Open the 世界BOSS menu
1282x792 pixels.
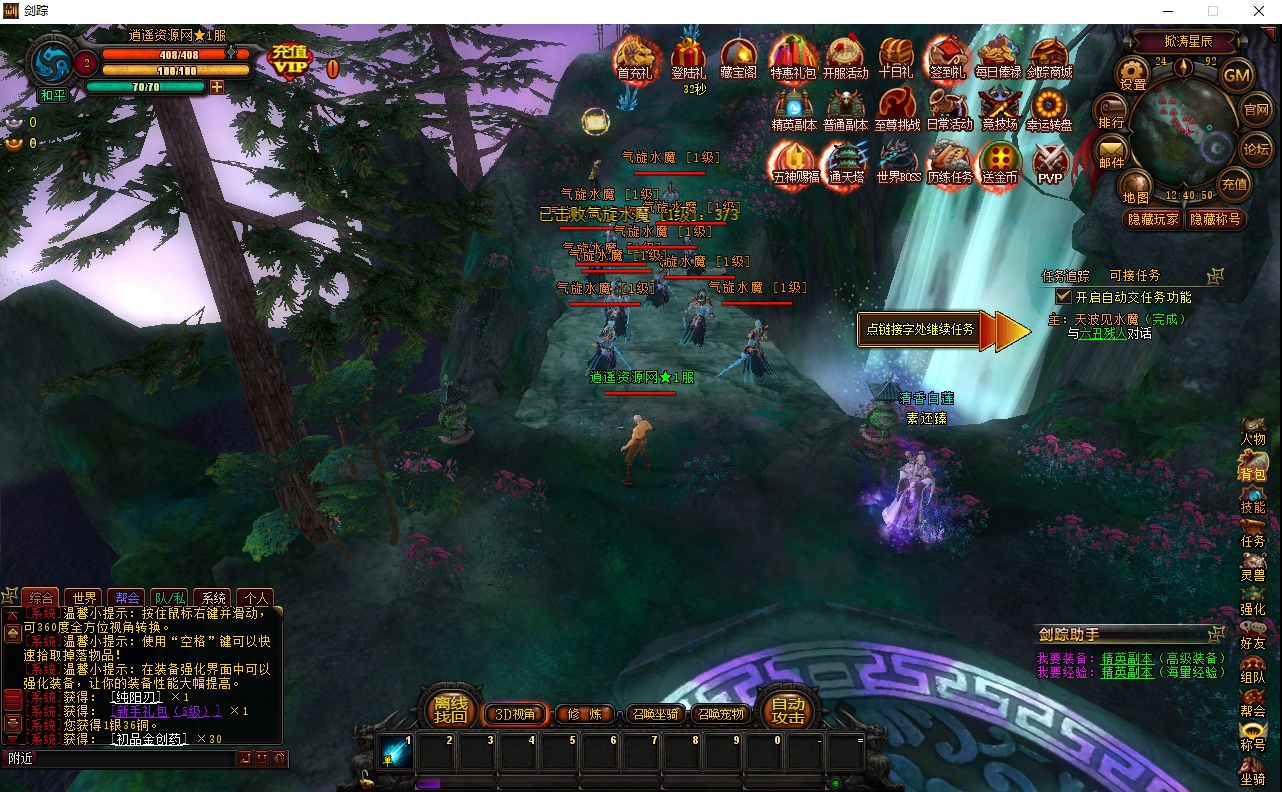[x=897, y=162]
